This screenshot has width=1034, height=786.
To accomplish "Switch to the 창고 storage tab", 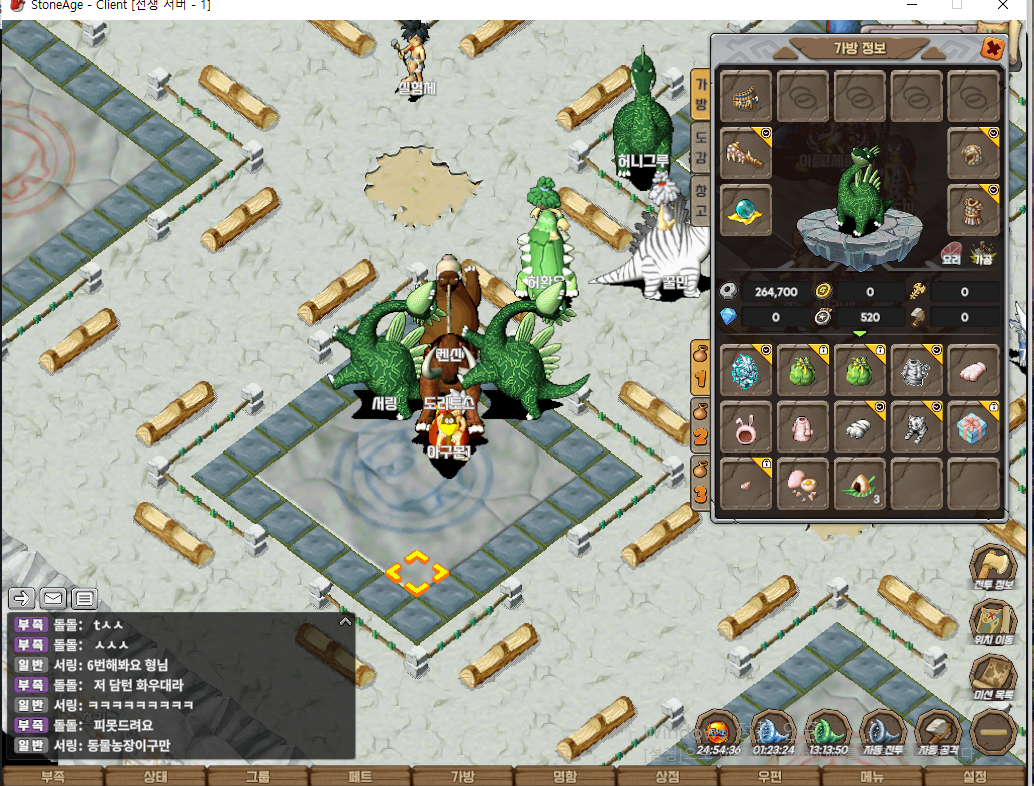I will pos(701,200).
